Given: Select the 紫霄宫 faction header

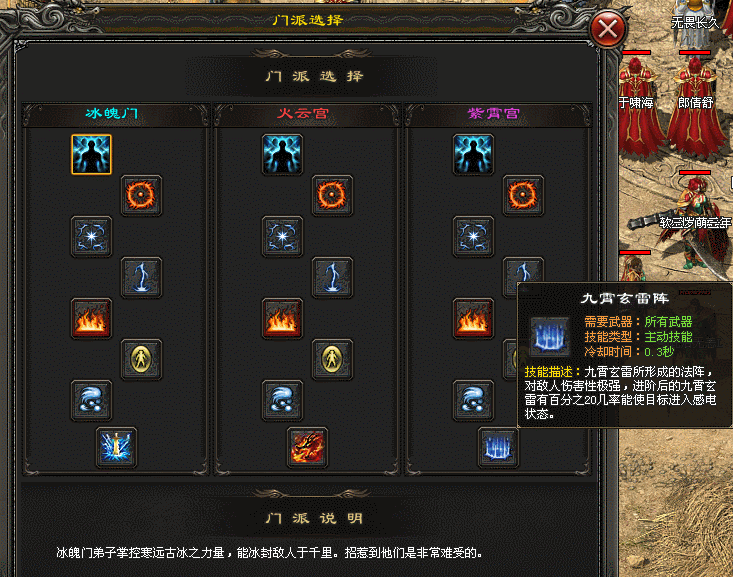Looking at the screenshot, I should click(x=494, y=114).
